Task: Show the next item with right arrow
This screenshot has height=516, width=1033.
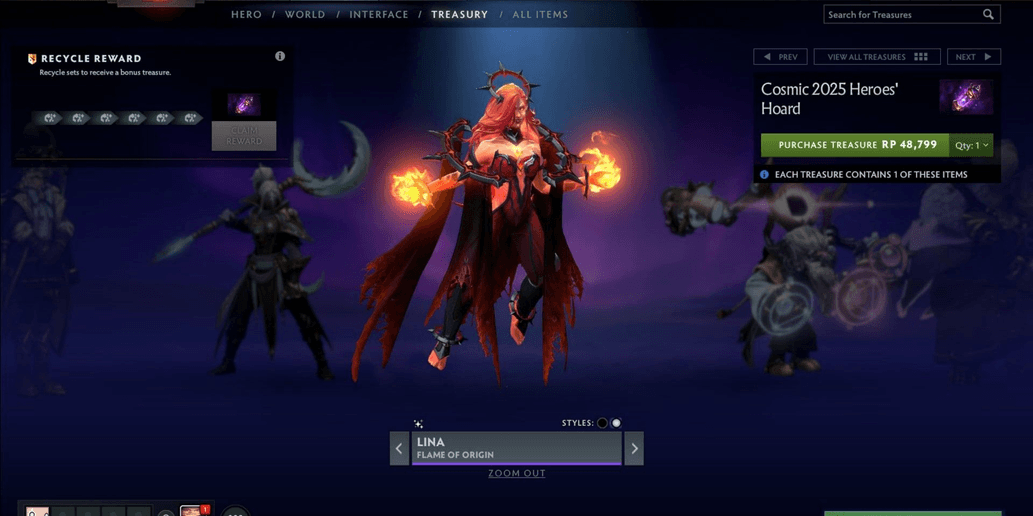Action: (x=634, y=449)
